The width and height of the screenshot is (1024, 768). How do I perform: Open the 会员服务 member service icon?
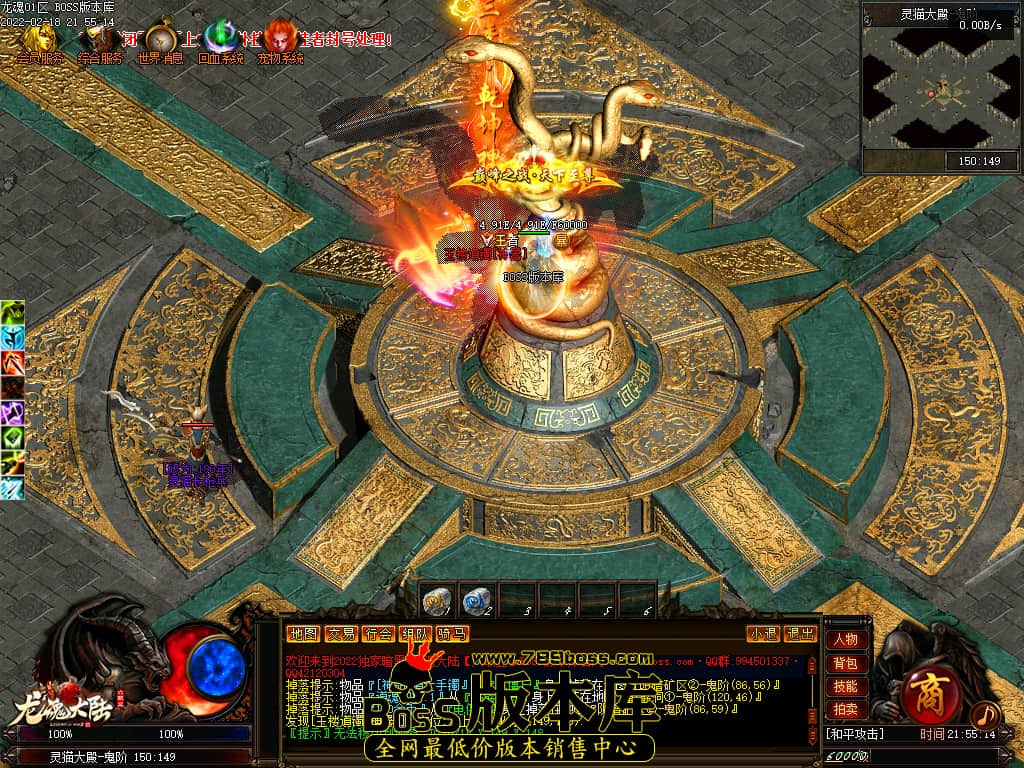[37, 40]
